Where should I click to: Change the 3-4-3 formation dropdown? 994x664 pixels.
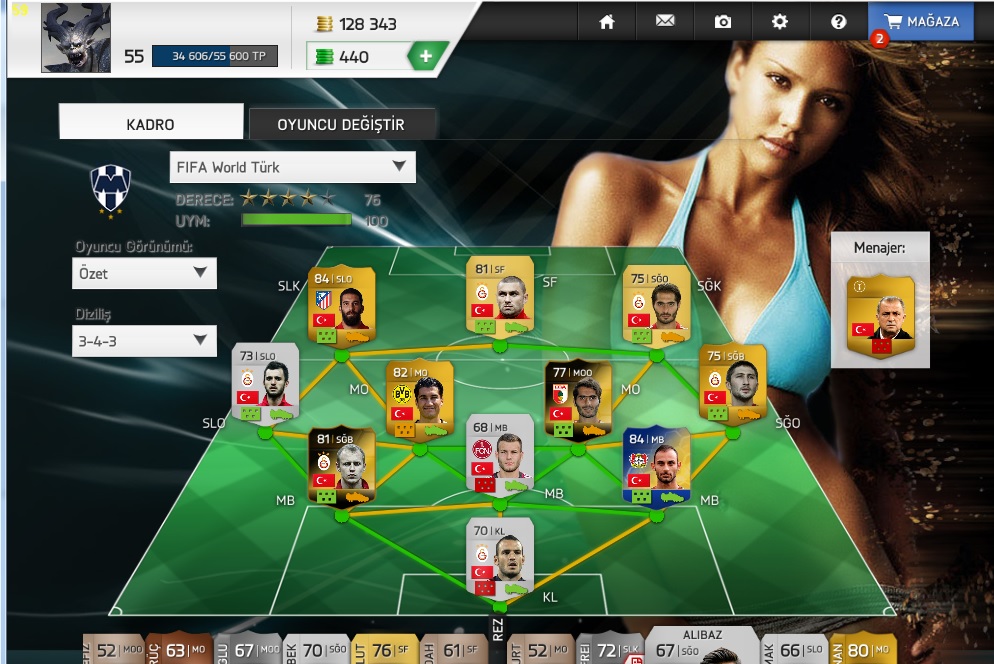pos(144,341)
